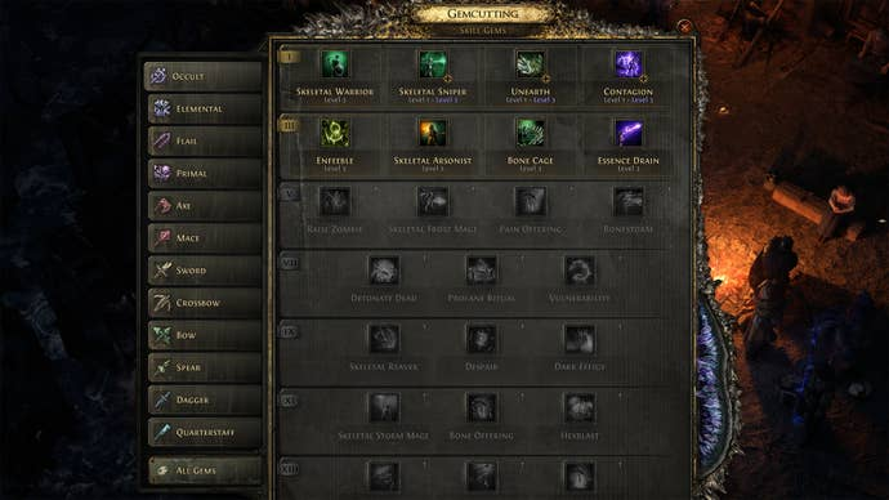Click the locked Detonate Dead gem

(384, 270)
